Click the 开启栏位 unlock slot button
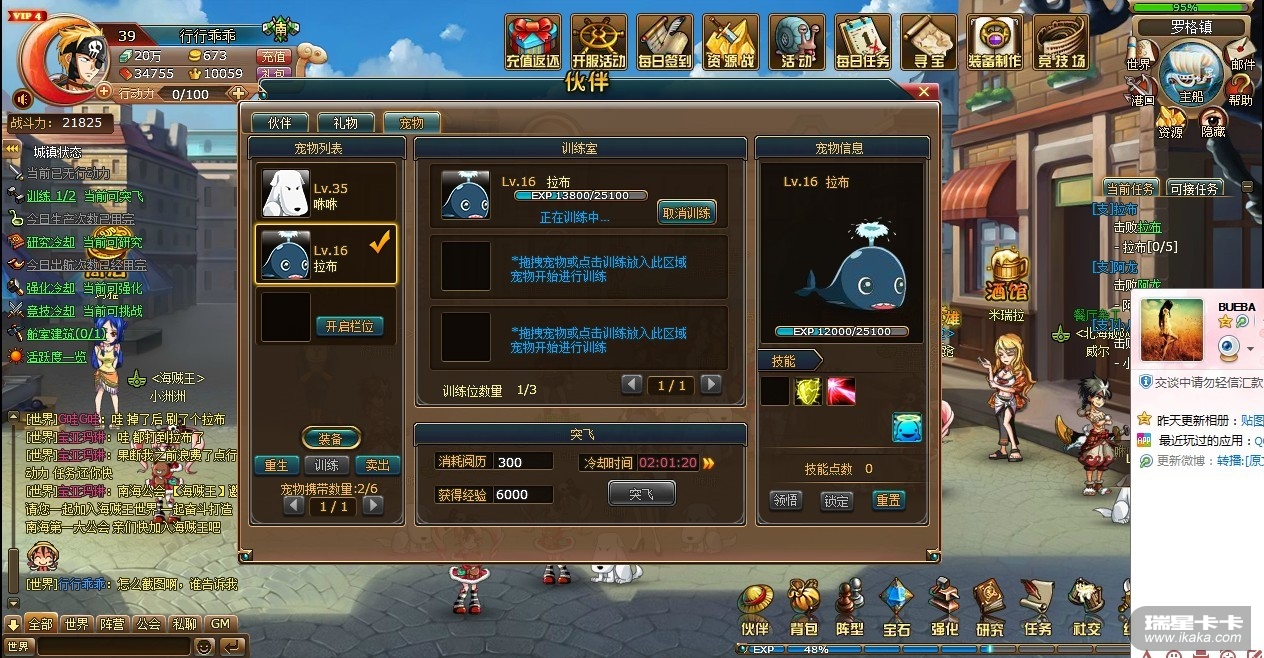The width and height of the screenshot is (1264, 658). tap(350, 326)
